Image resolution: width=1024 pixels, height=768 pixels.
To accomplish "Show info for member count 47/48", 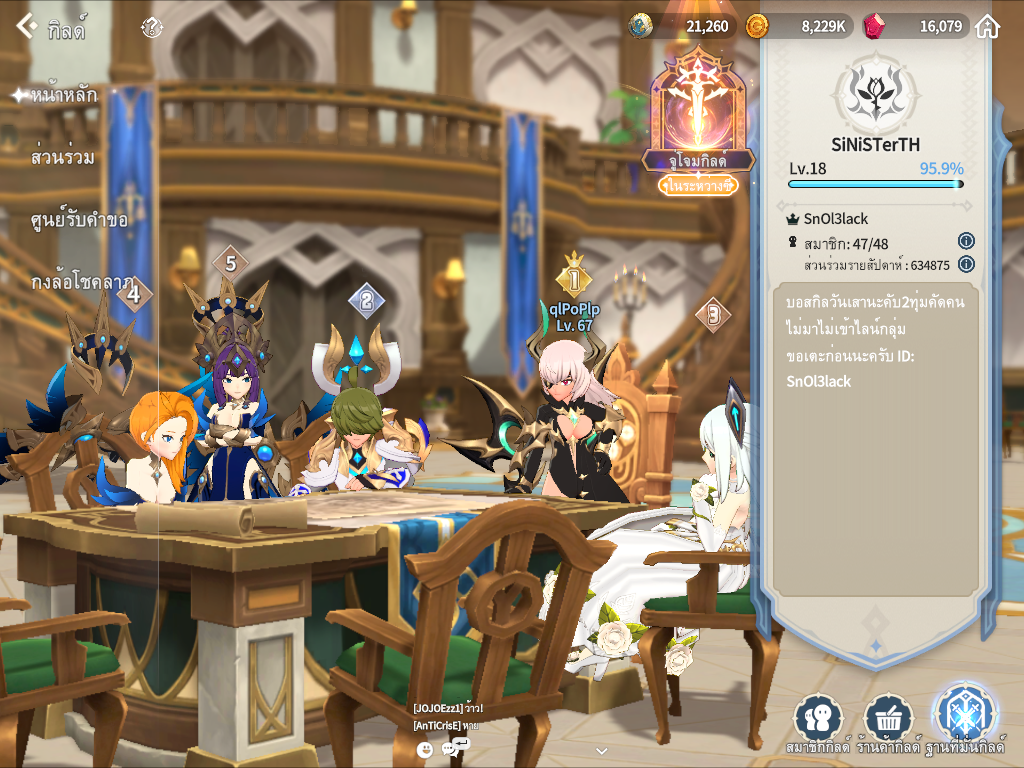I will click(966, 241).
